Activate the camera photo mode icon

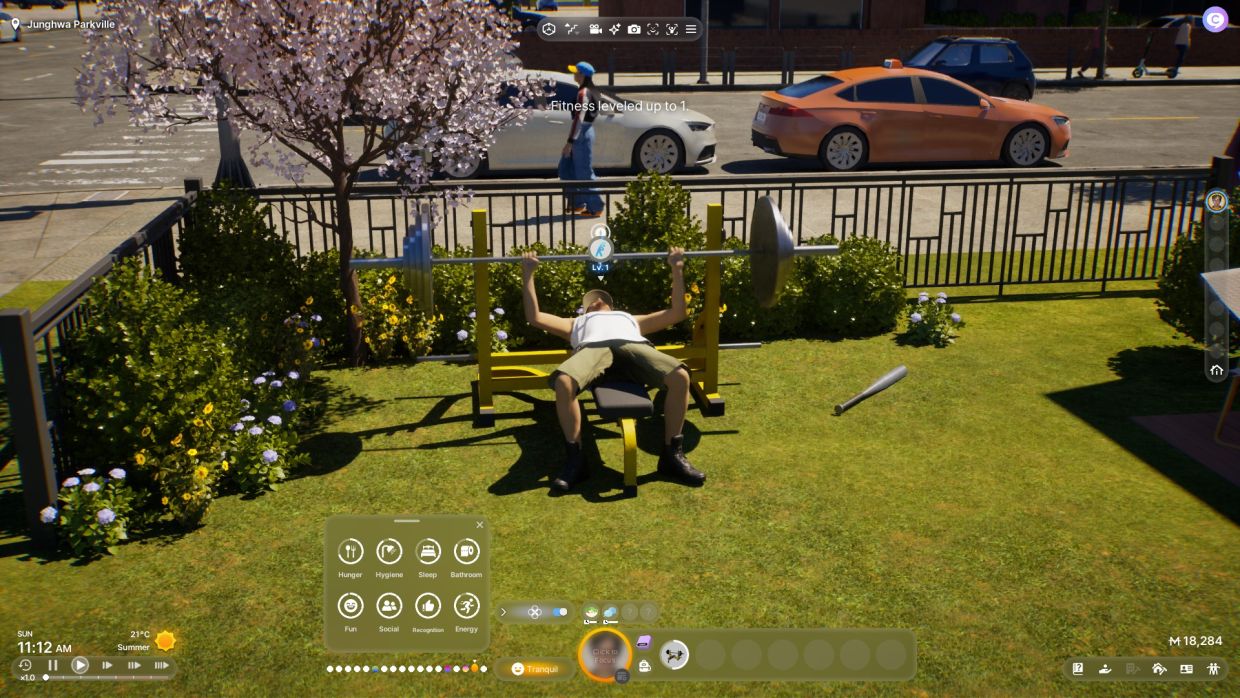click(x=634, y=29)
